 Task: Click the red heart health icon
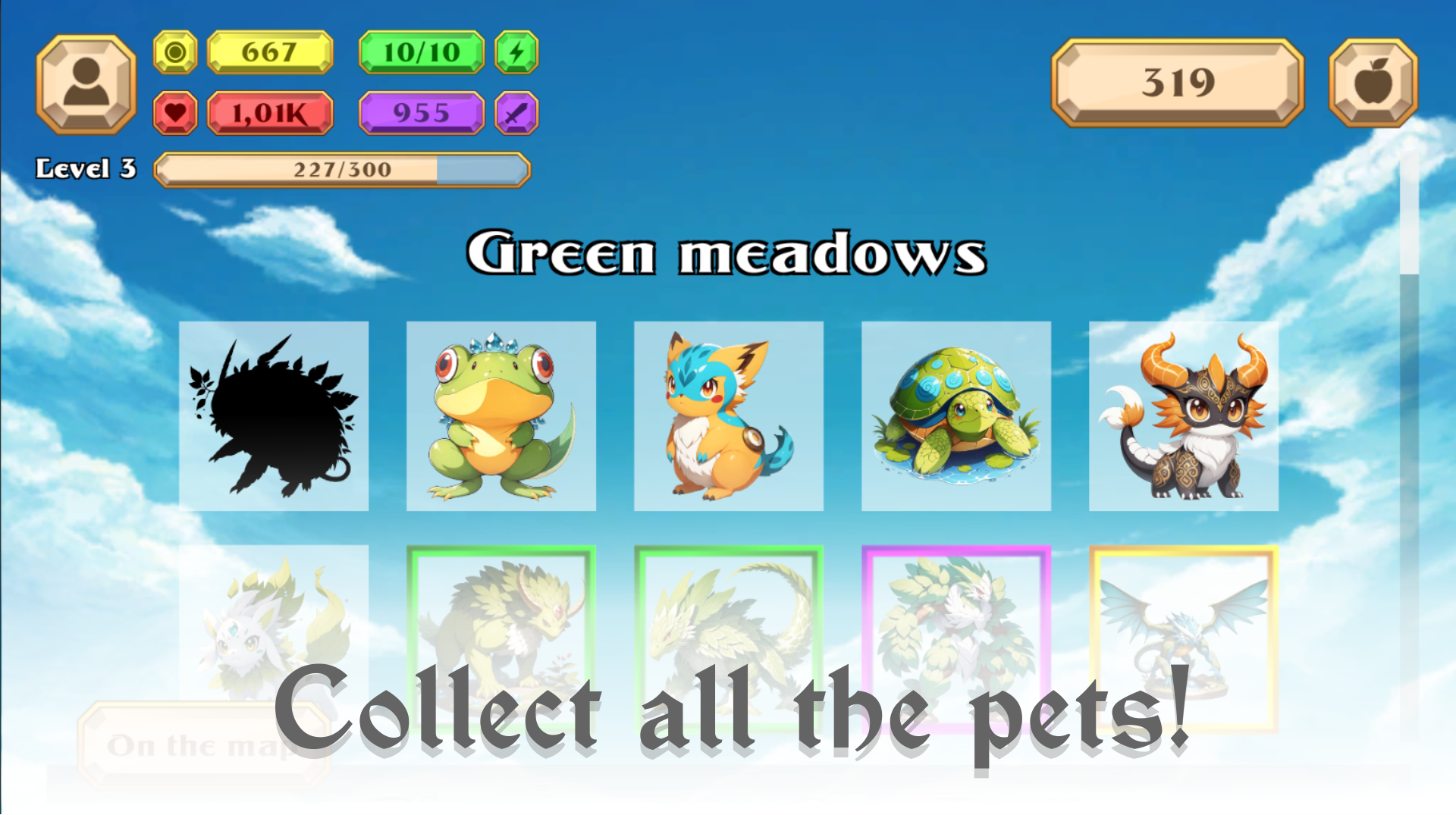coord(175,112)
